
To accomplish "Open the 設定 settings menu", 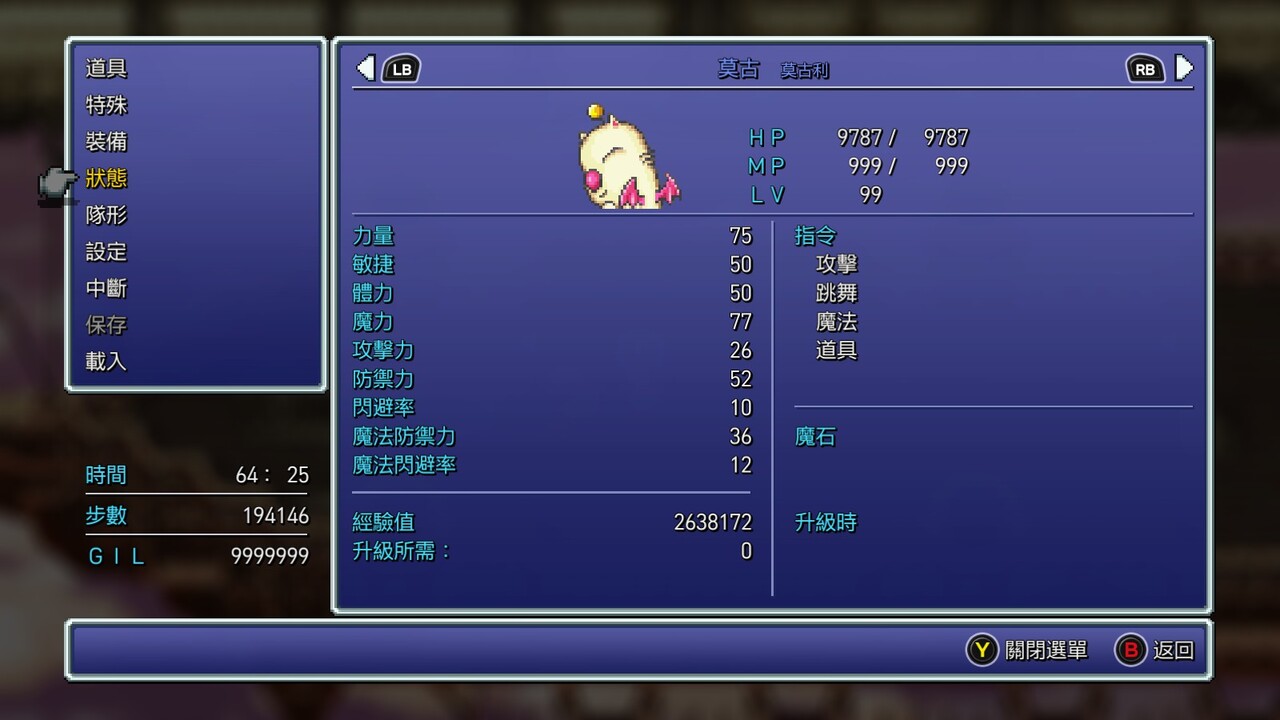I will click(x=106, y=252).
